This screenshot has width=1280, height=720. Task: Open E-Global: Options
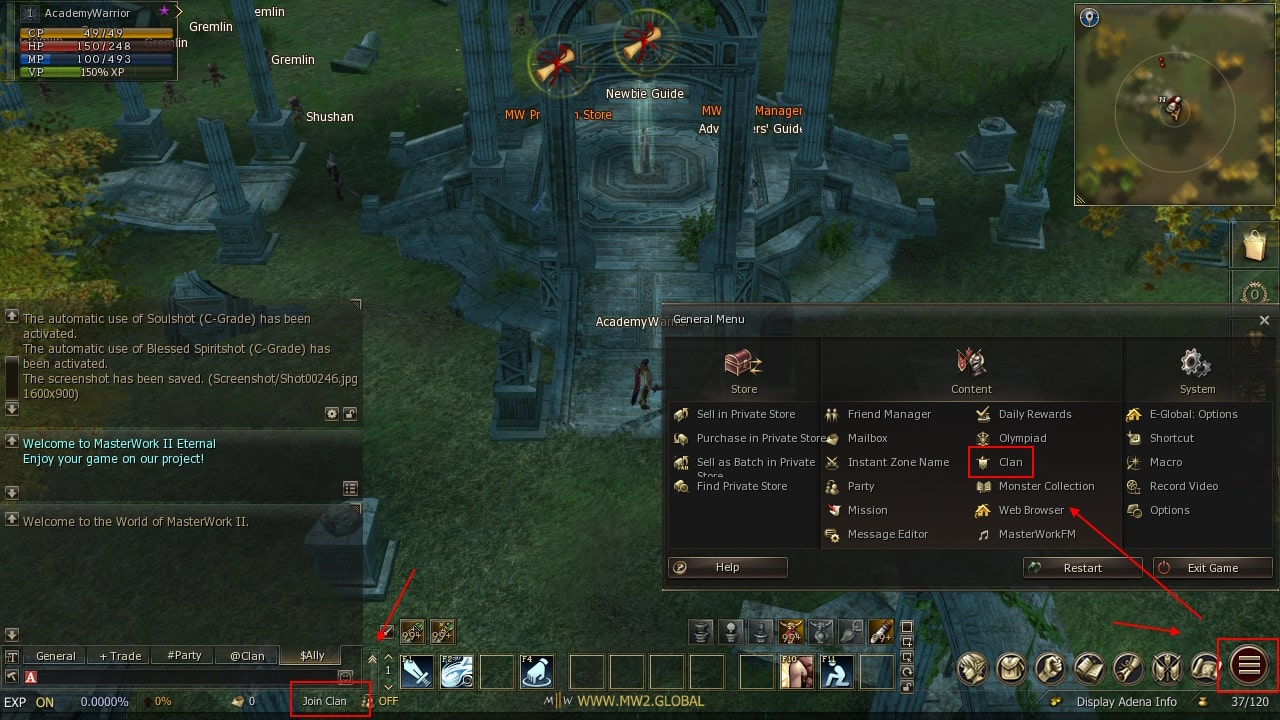point(1193,414)
